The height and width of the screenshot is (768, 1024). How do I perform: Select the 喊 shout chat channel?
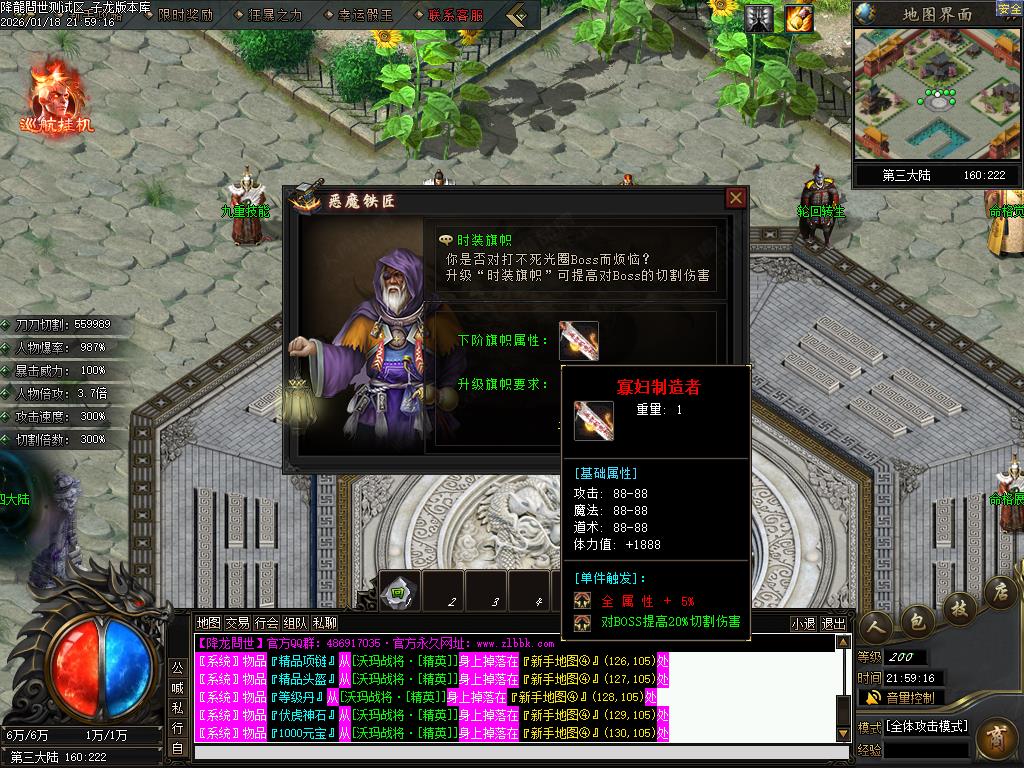tap(177, 687)
